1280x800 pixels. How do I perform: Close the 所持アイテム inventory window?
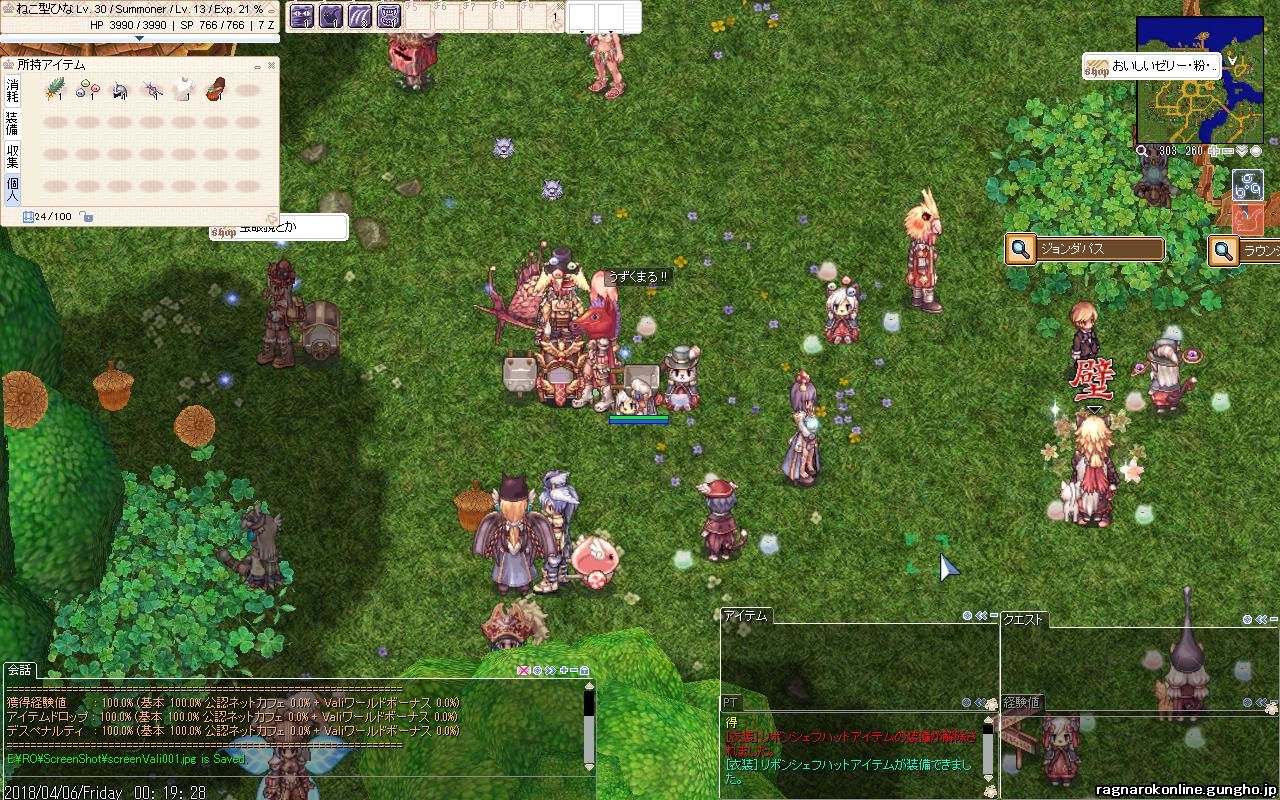tap(271, 66)
